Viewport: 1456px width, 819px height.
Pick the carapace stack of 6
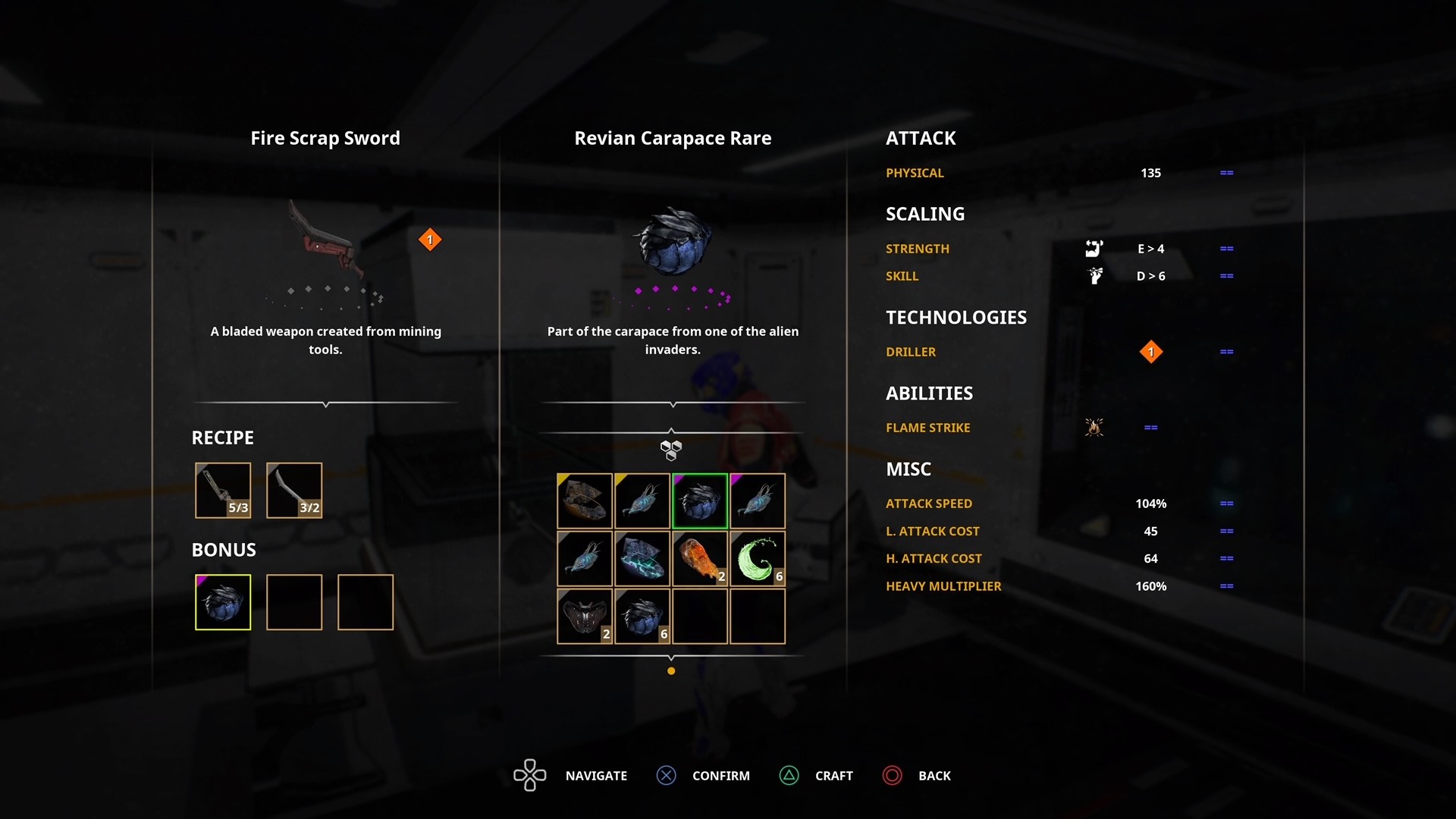pyautogui.click(x=642, y=617)
